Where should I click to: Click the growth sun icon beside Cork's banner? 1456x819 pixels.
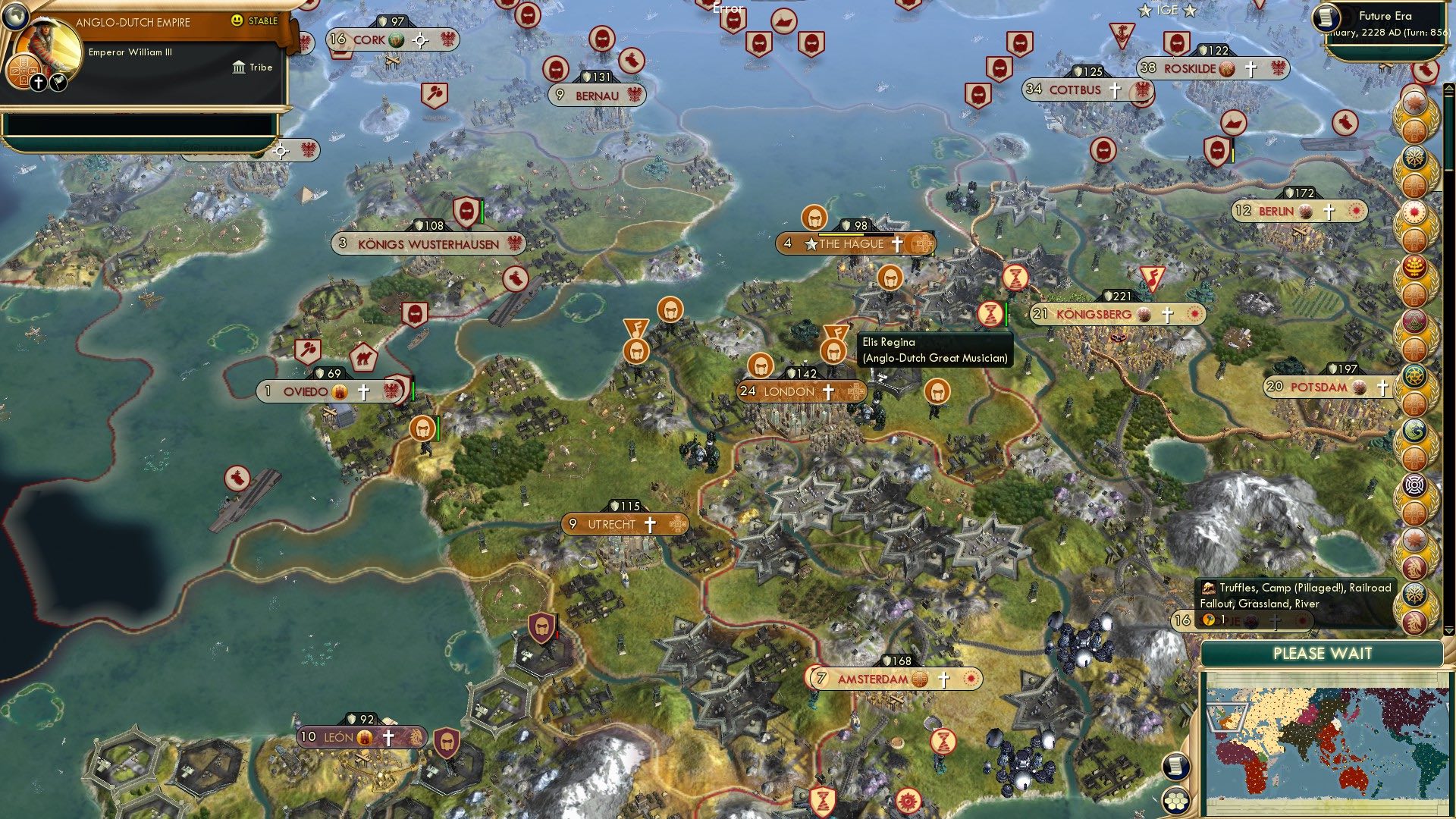[x=419, y=42]
